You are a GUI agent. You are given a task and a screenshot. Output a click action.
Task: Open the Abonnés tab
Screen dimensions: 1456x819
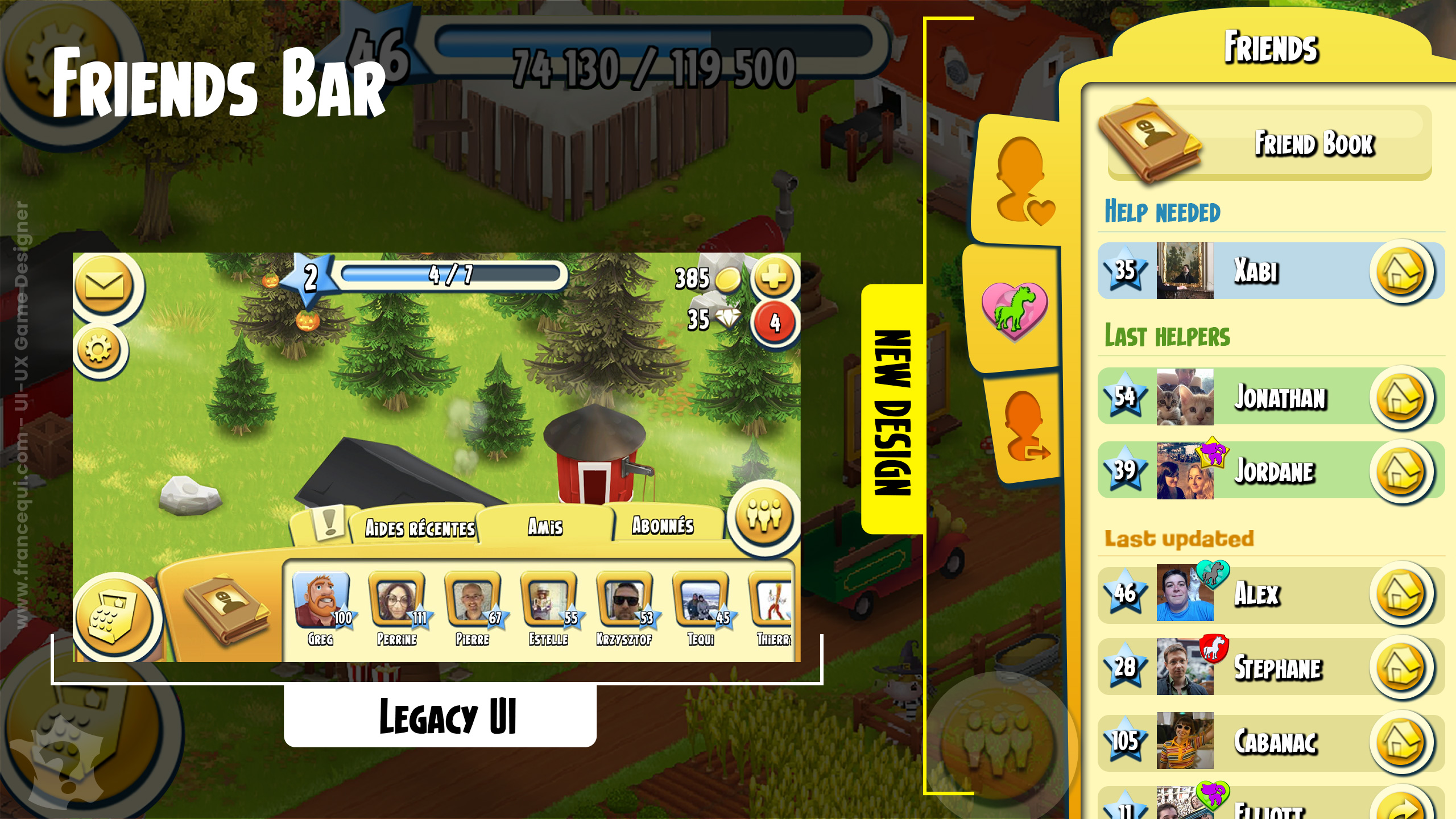[x=663, y=526]
